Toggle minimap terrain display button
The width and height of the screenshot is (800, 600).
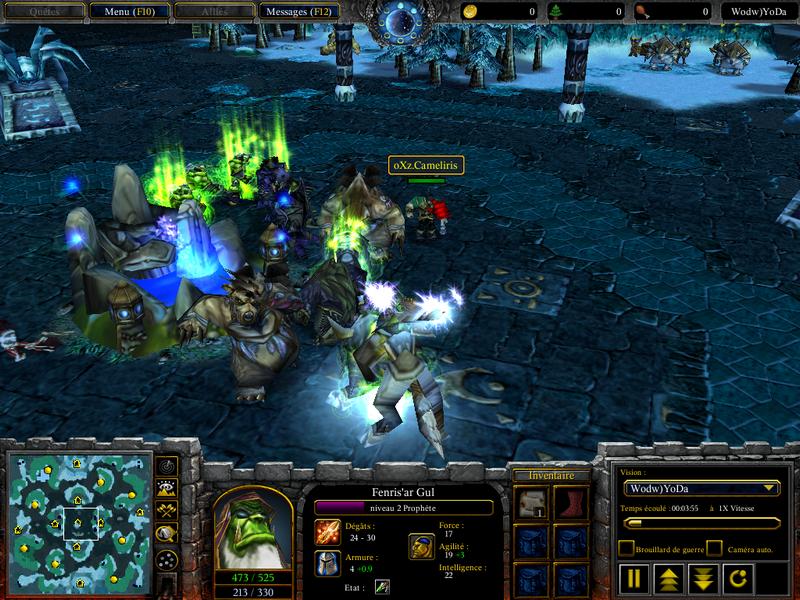click(166, 488)
